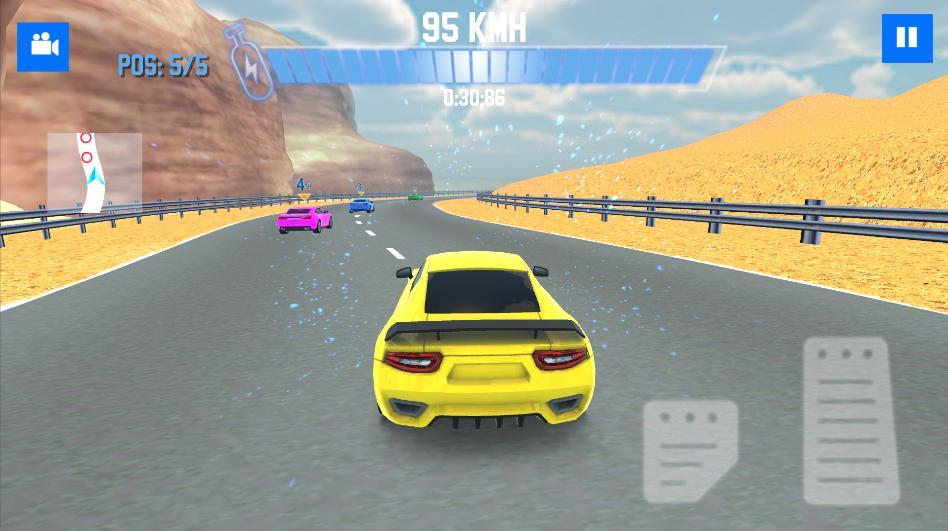The width and height of the screenshot is (948, 531).
Task: Pause the race
Action: click(x=906, y=39)
